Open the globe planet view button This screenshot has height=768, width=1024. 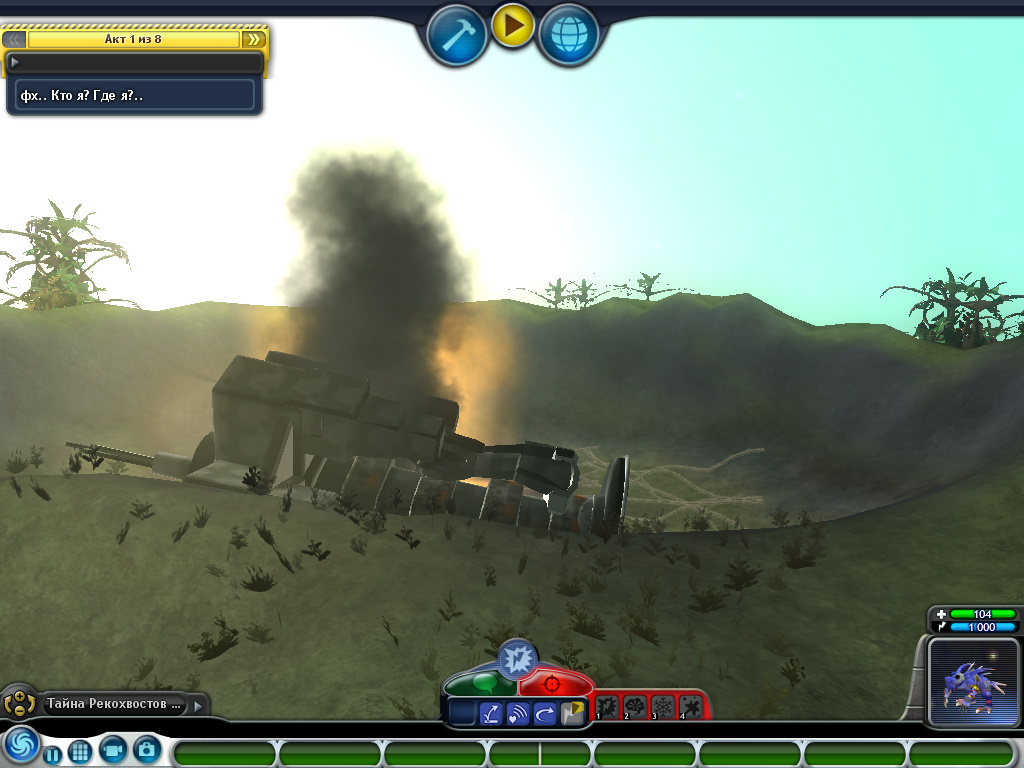tap(569, 35)
